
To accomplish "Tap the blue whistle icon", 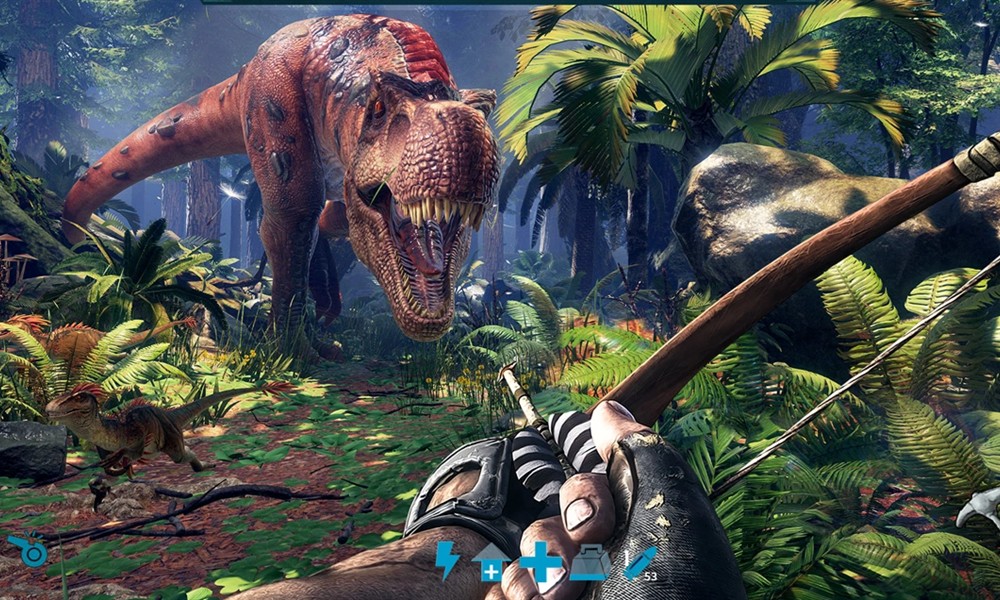I will coord(28,551).
